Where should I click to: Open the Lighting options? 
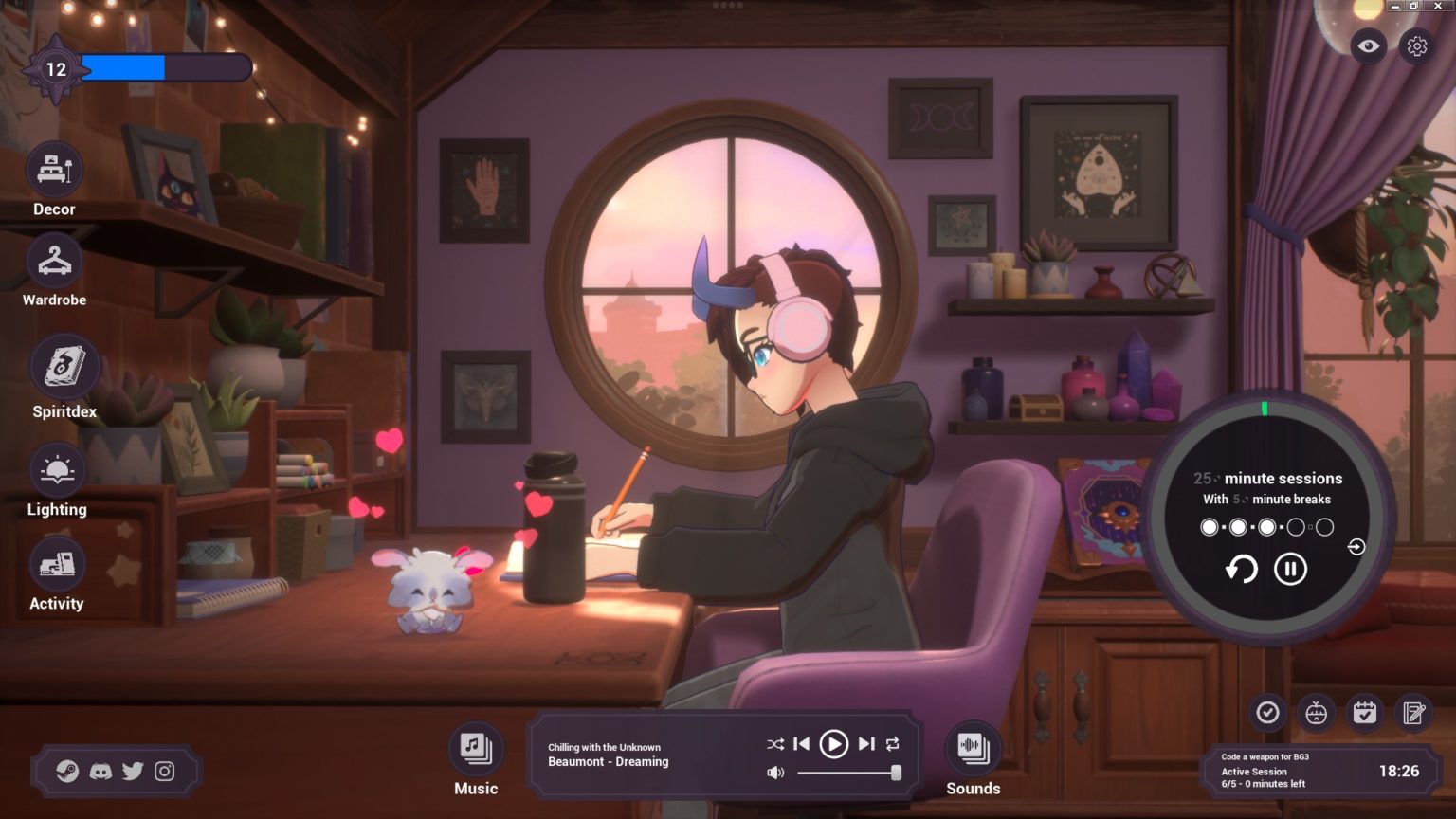click(57, 469)
